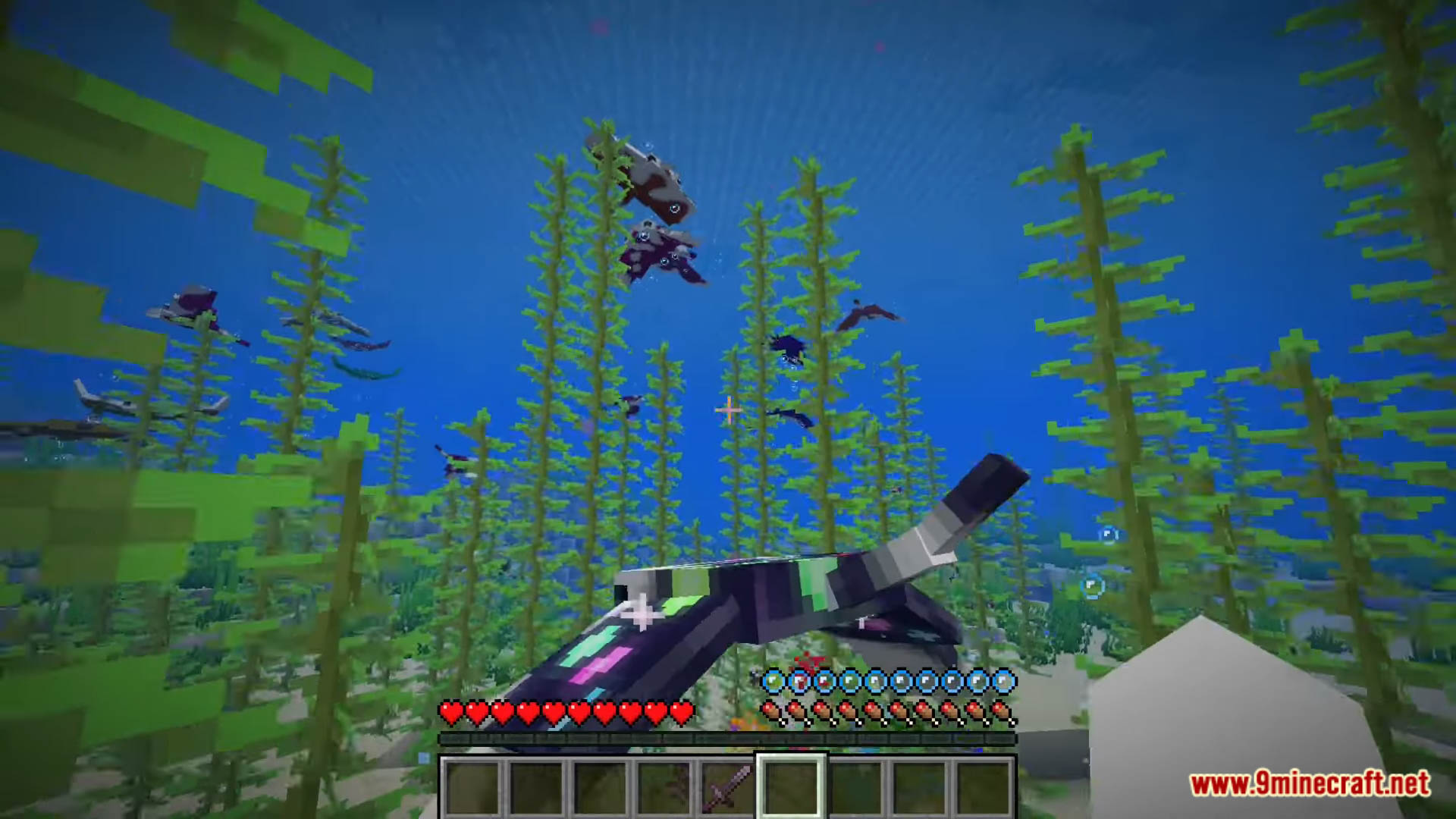Viewport: 1456px width, 819px height.
Task: Click the experience bar above the hotbar
Action: (x=728, y=737)
